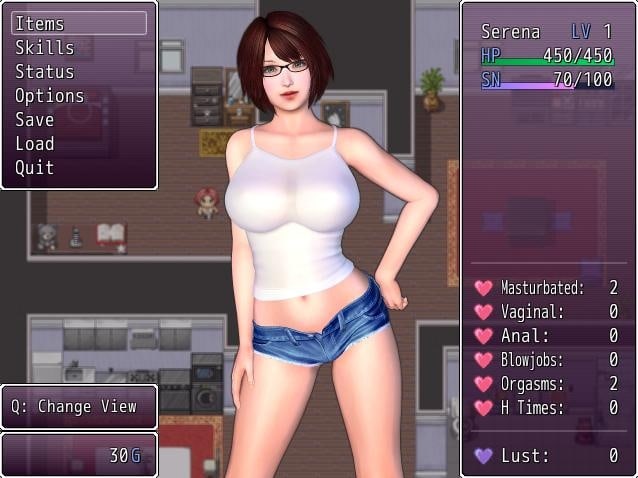Select the Skills entry

pyautogui.click(x=44, y=48)
